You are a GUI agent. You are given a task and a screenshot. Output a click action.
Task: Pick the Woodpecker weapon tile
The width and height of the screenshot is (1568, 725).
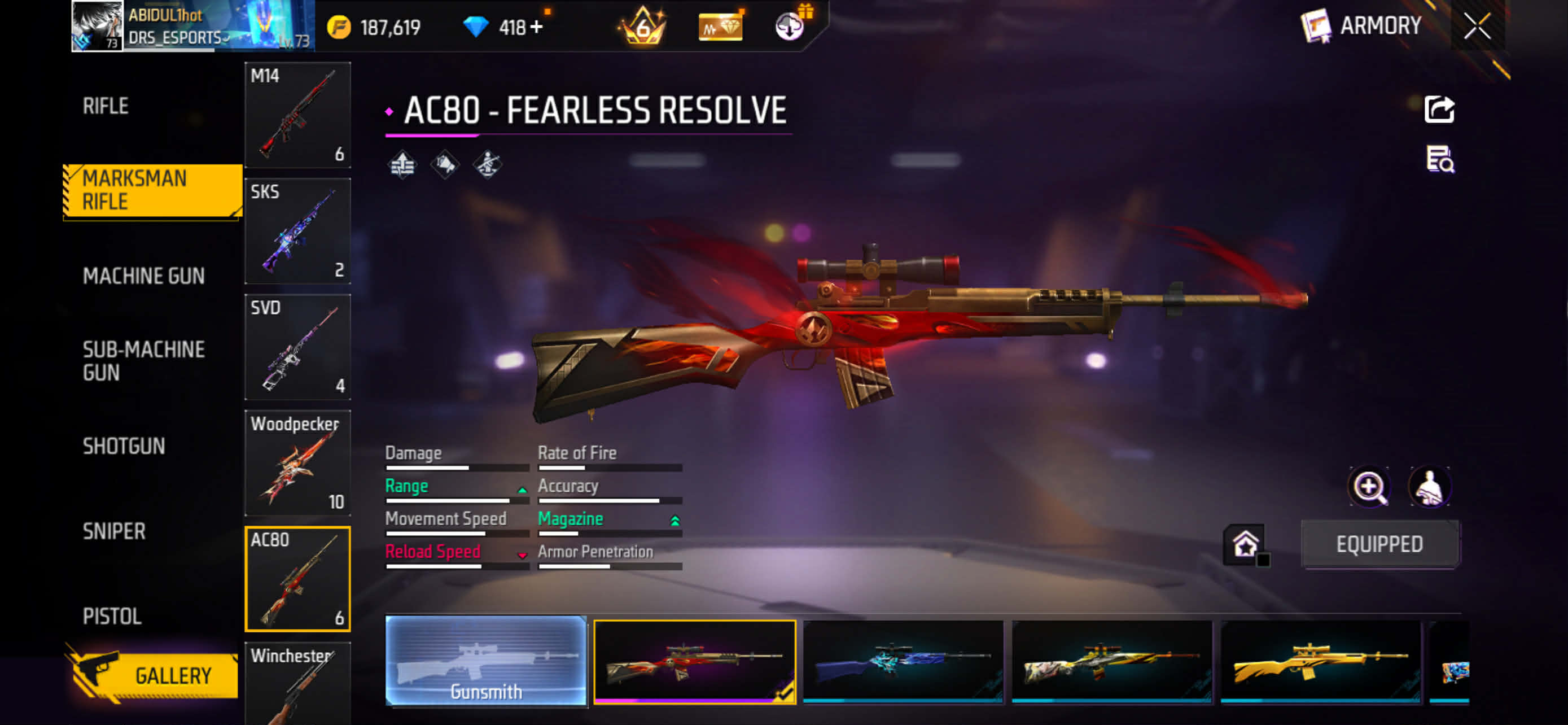pyautogui.click(x=297, y=462)
